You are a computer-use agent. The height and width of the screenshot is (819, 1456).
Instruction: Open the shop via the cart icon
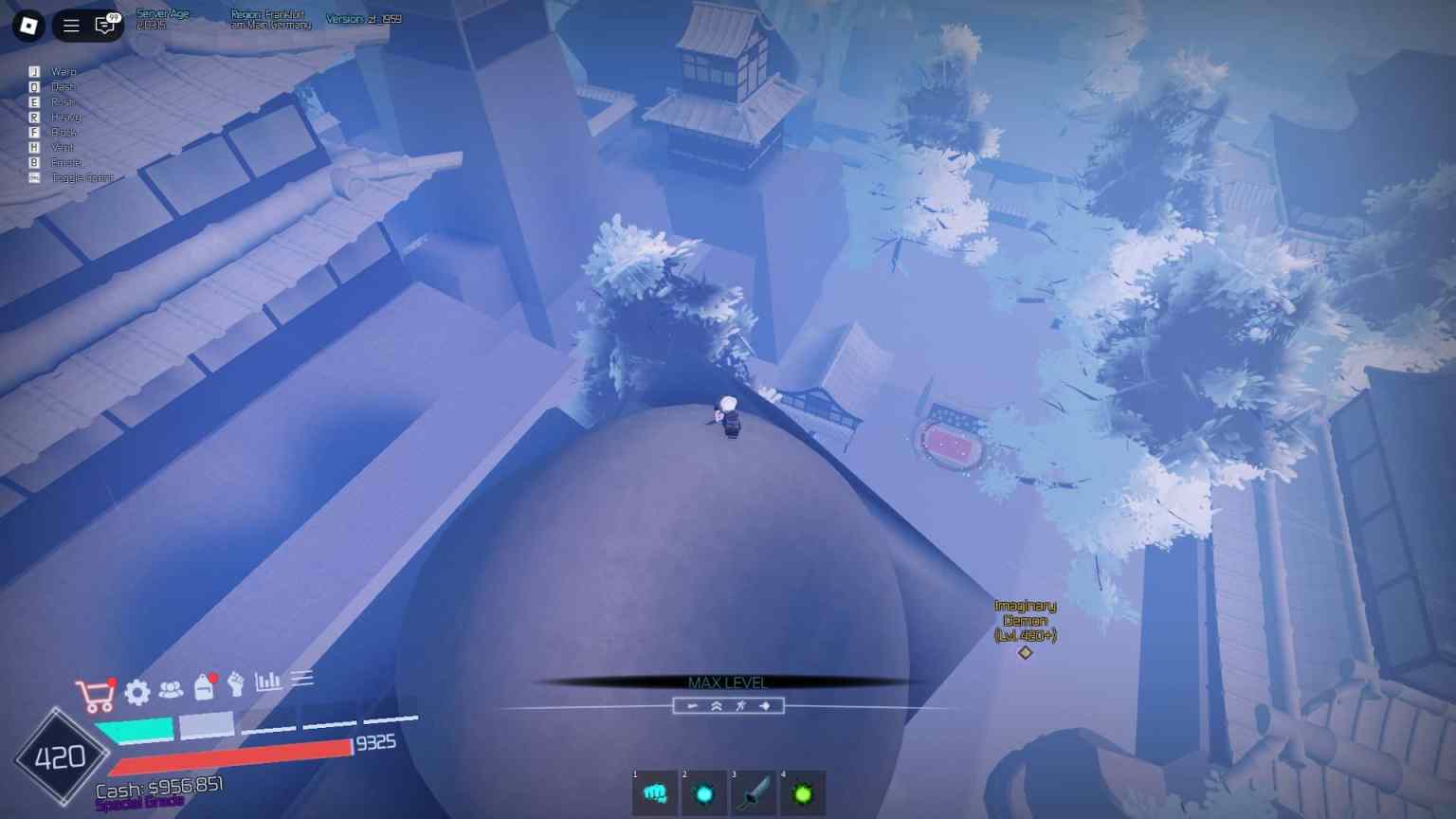coord(98,695)
